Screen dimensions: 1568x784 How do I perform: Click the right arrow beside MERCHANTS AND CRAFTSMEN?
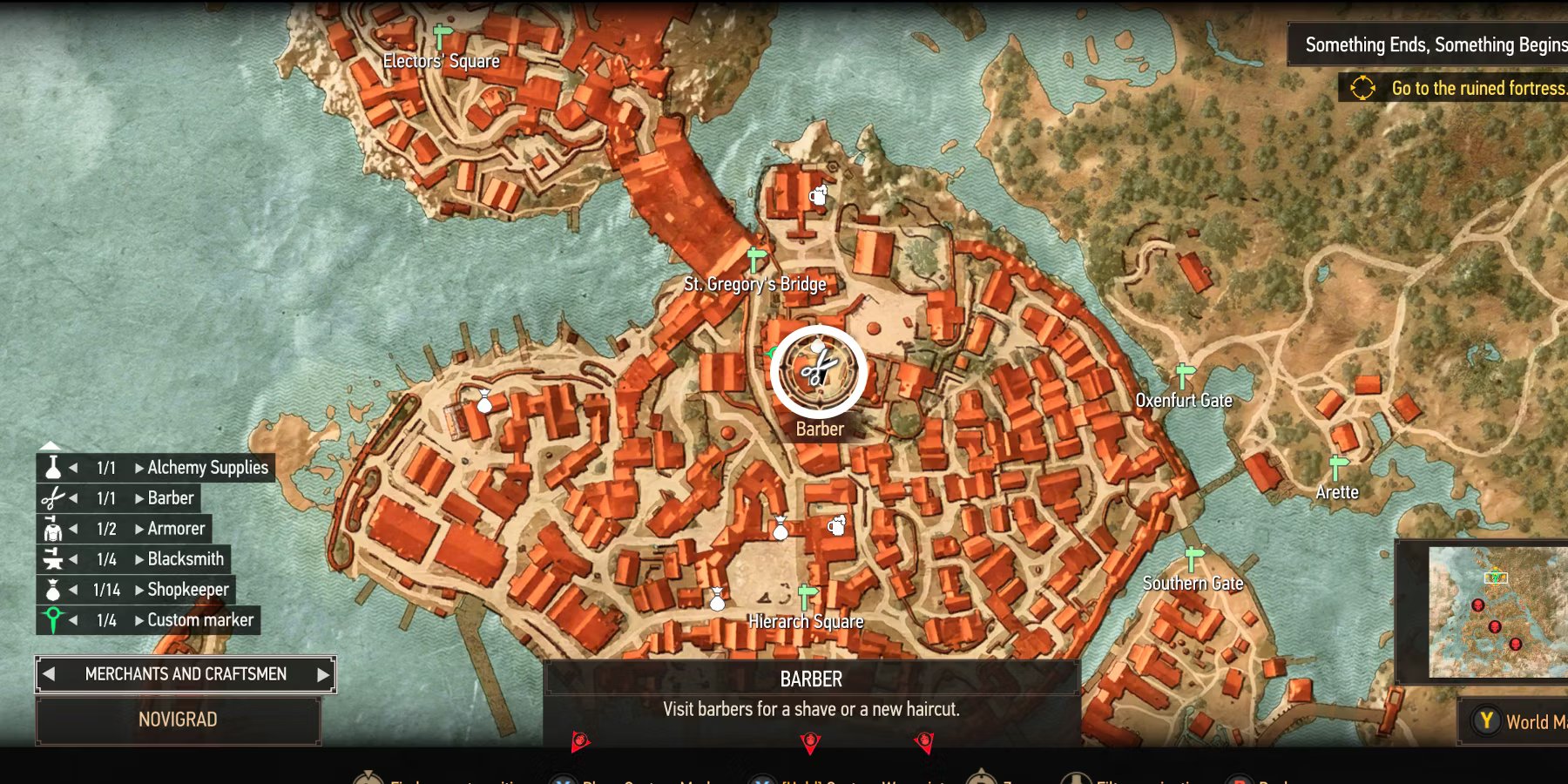point(321,673)
